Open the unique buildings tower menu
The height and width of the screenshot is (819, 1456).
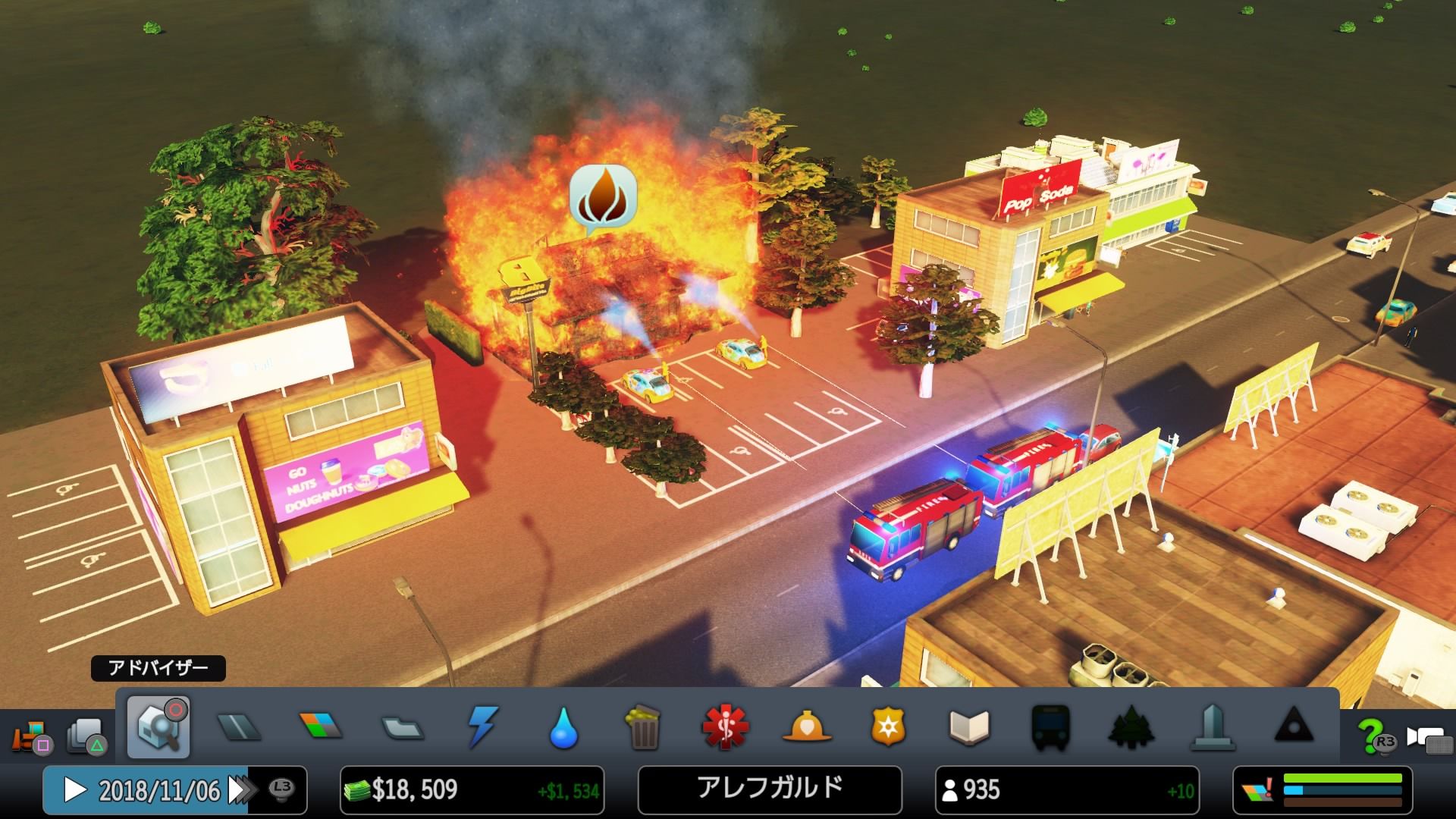[1213, 728]
